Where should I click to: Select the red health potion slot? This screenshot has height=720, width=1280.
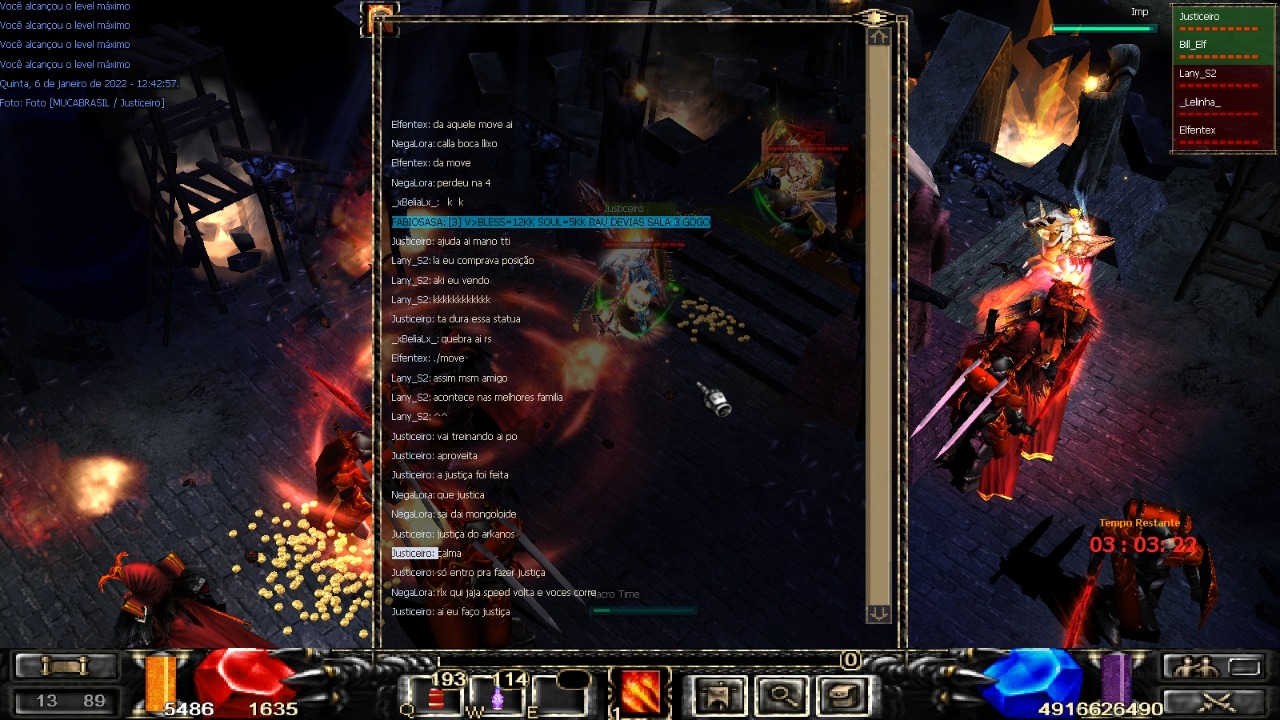pyautogui.click(x=437, y=694)
